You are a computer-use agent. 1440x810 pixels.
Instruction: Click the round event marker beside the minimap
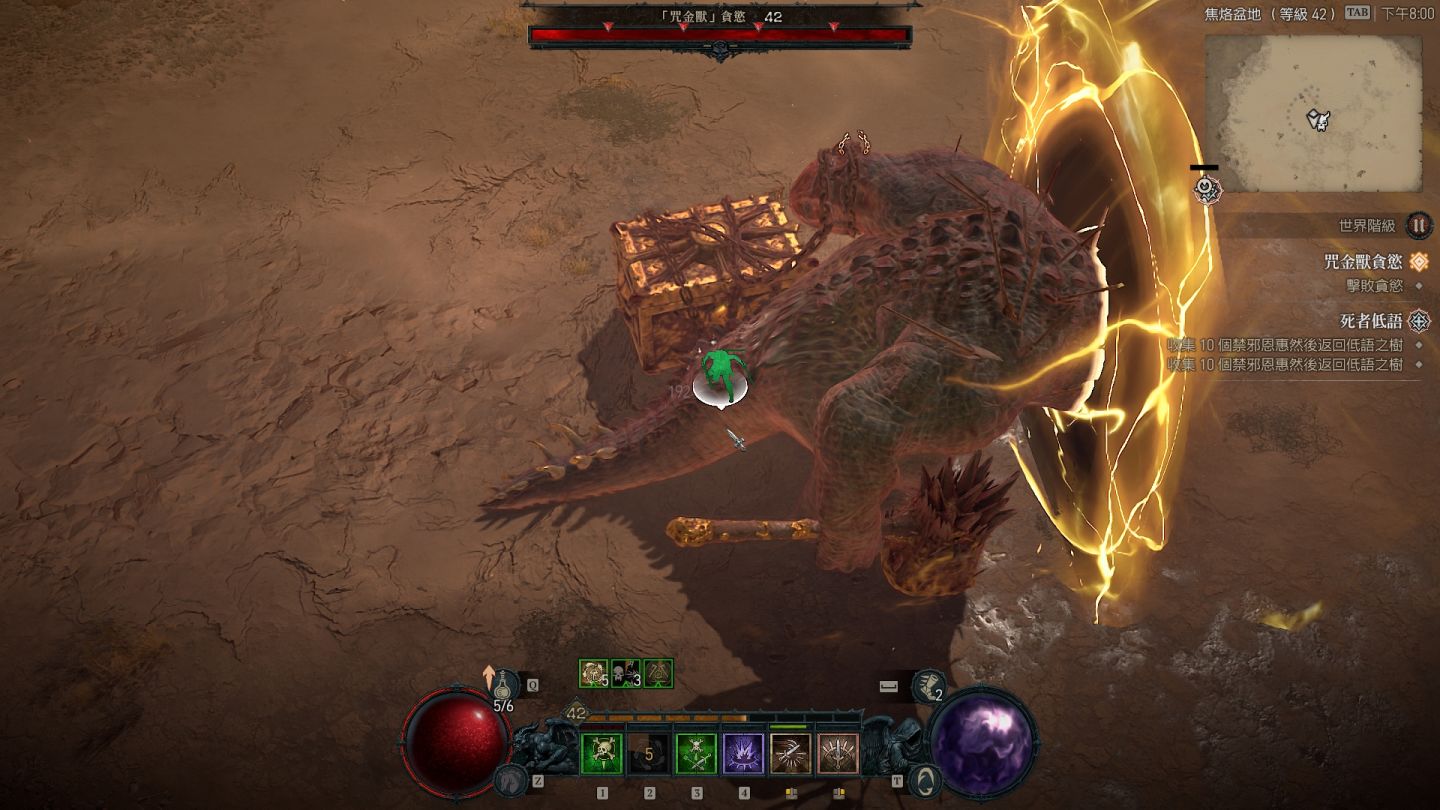(1206, 187)
